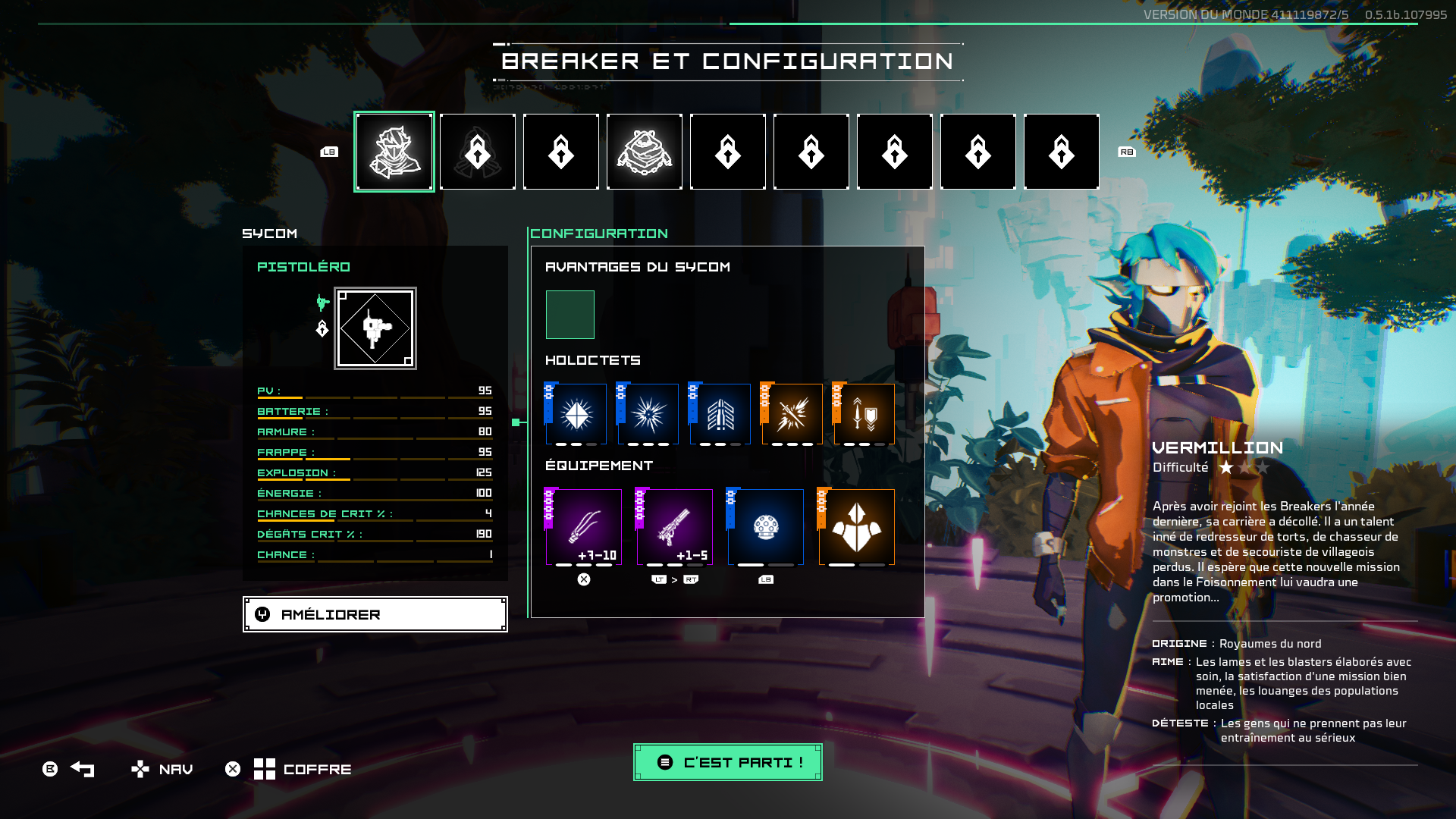Start the run with C'est Parti

point(728,762)
